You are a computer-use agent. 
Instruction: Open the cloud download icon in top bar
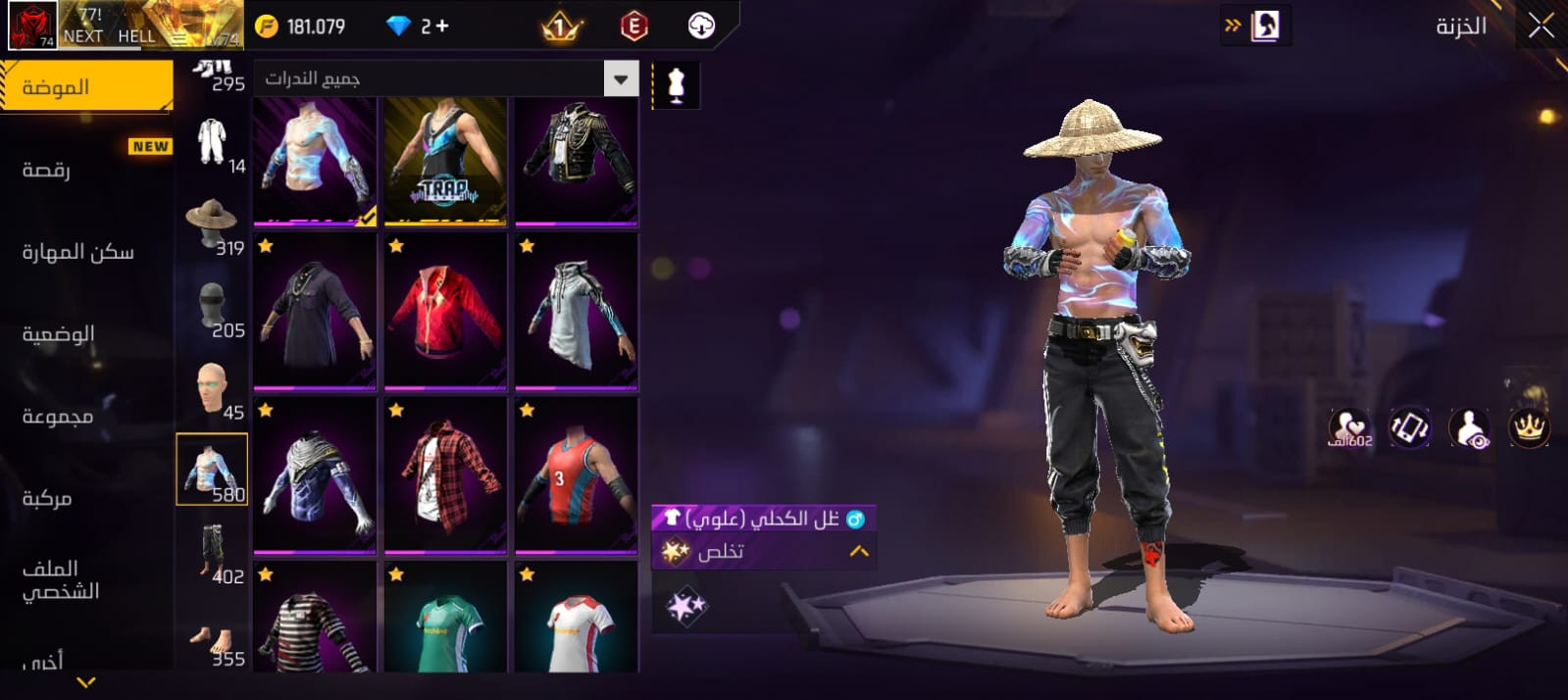point(701,26)
